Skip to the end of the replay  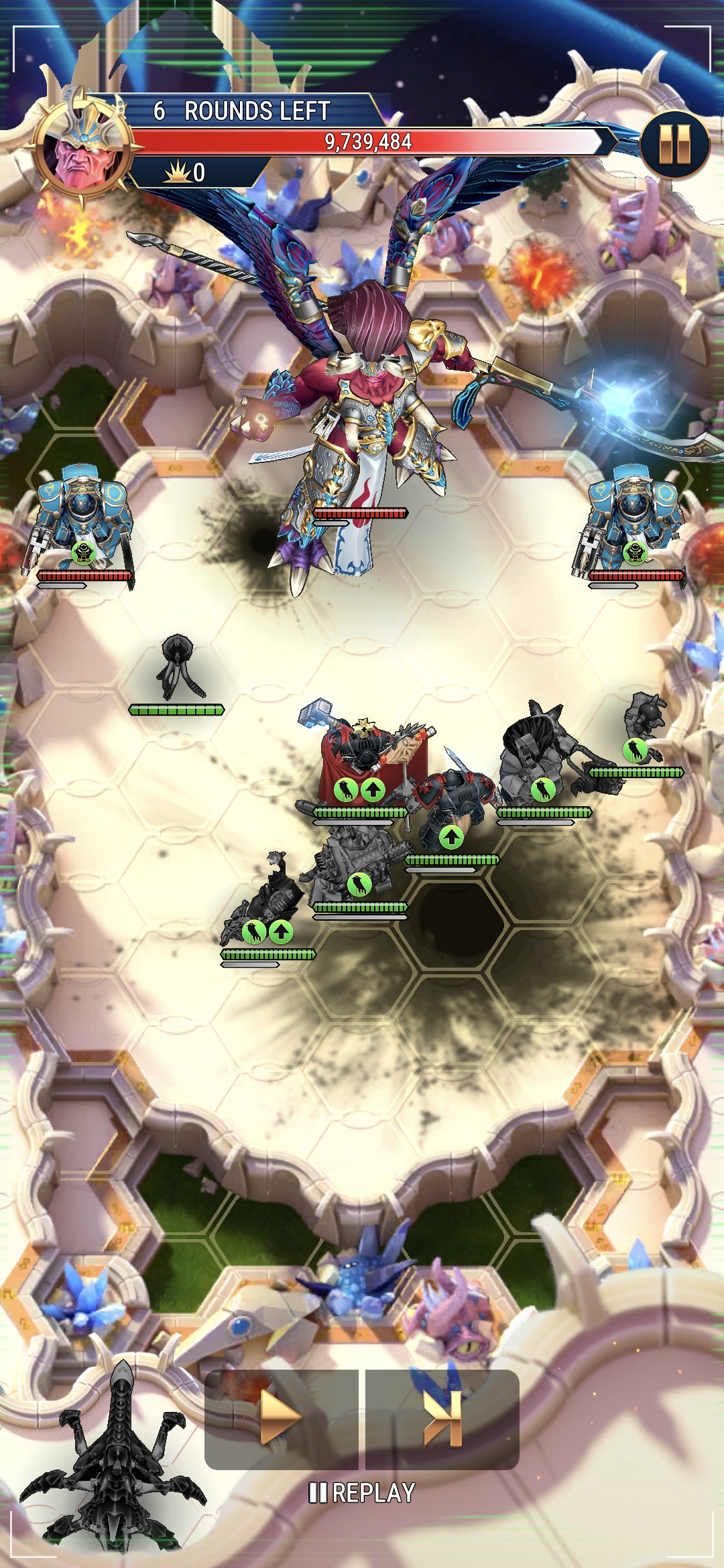(x=442, y=1418)
